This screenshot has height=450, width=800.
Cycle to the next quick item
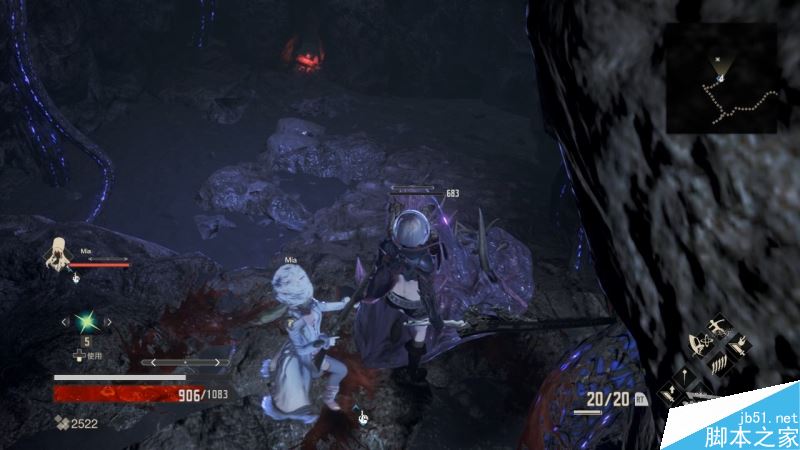pyautogui.click(x=102, y=322)
